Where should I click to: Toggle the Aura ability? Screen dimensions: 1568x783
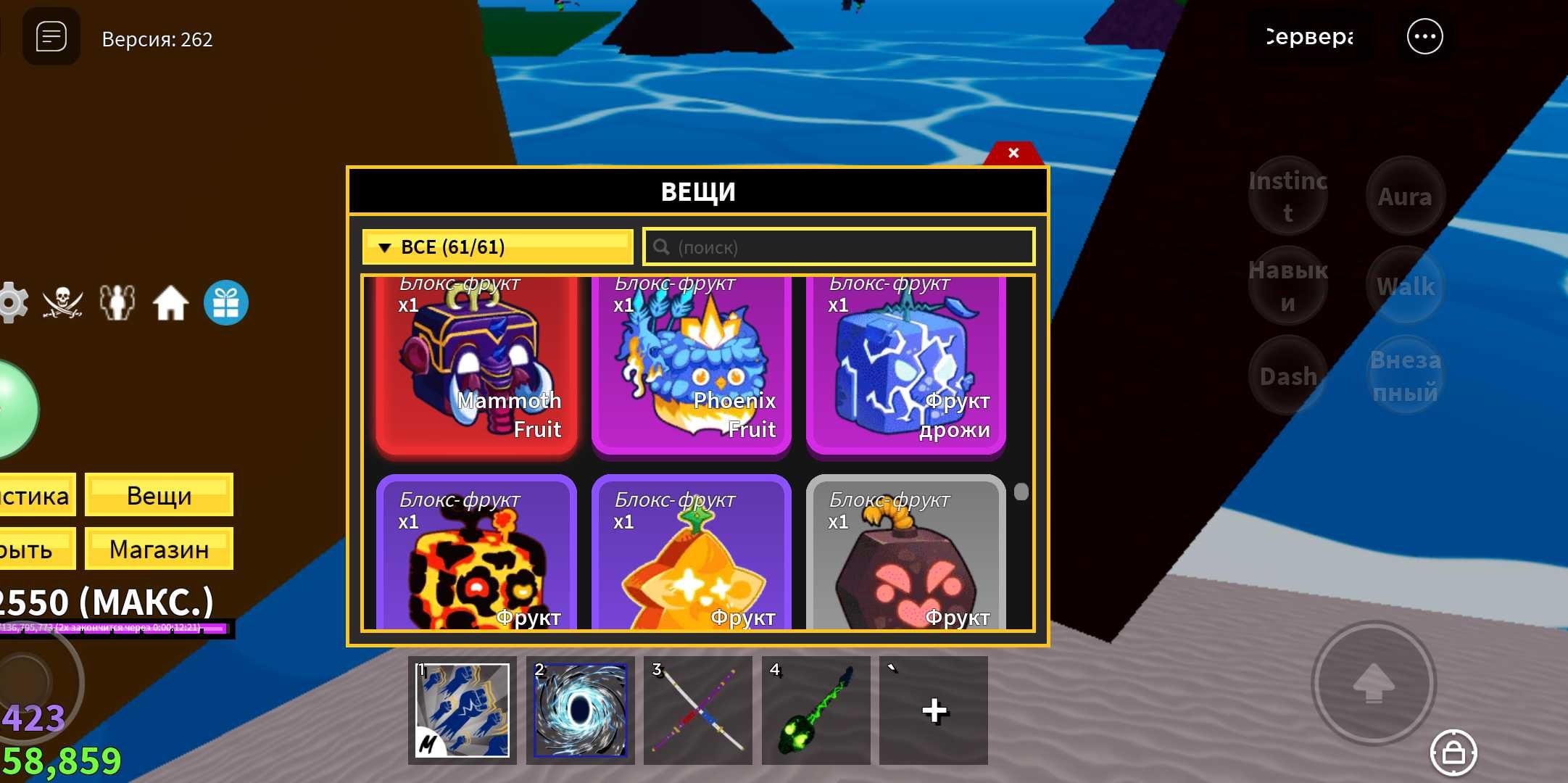(x=1405, y=196)
